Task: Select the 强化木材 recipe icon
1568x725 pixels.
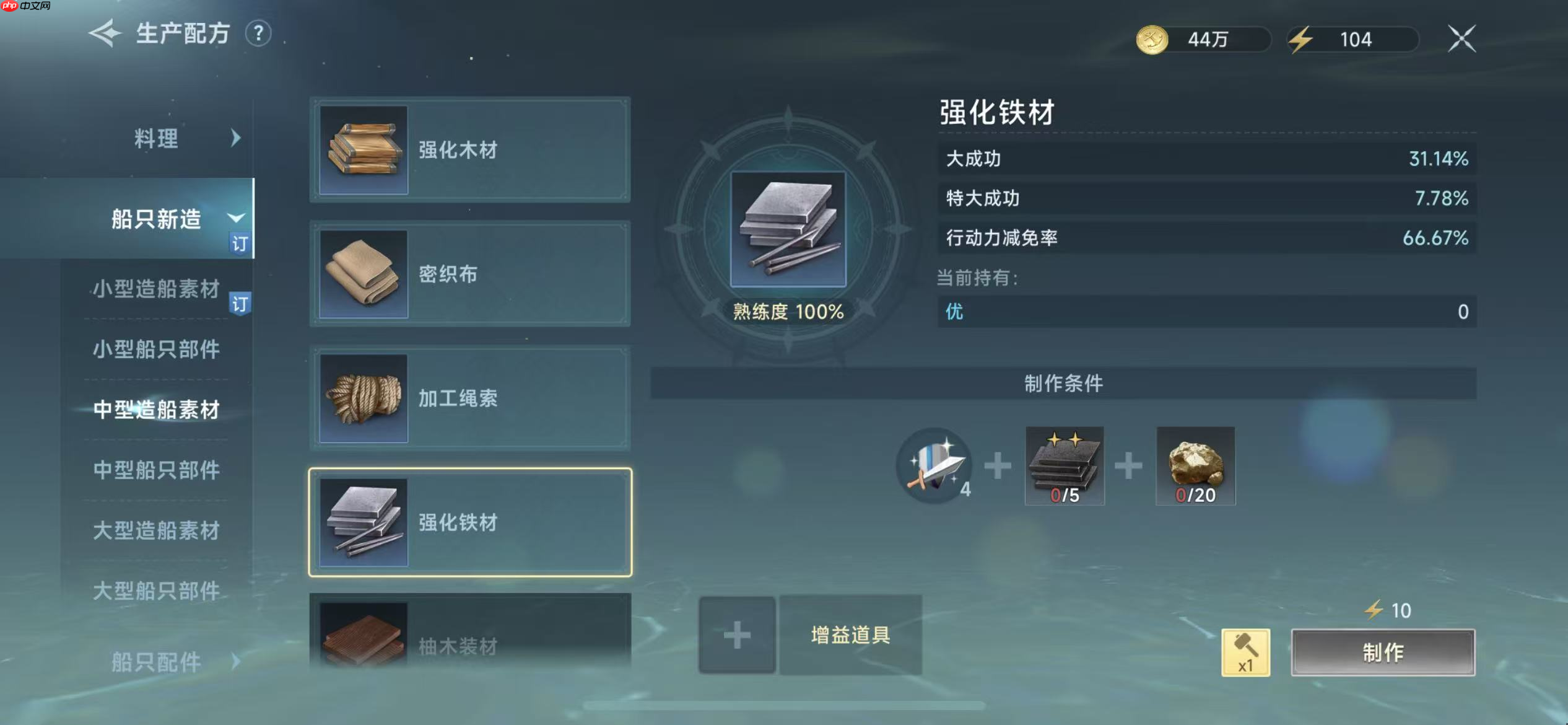Action: pyautogui.click(x=362, y=149)
